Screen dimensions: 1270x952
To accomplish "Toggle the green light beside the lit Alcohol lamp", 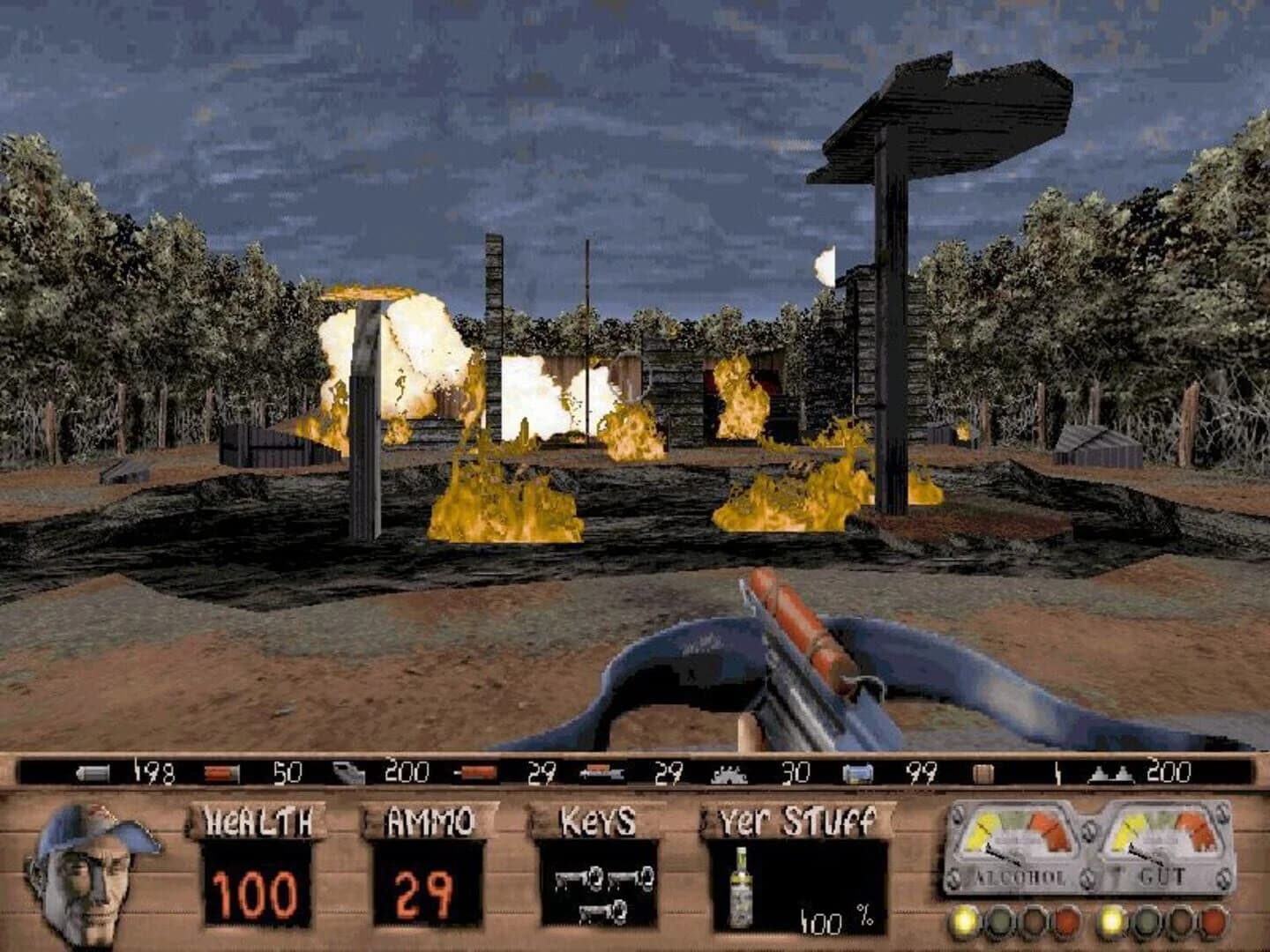I will (1001, 920).
